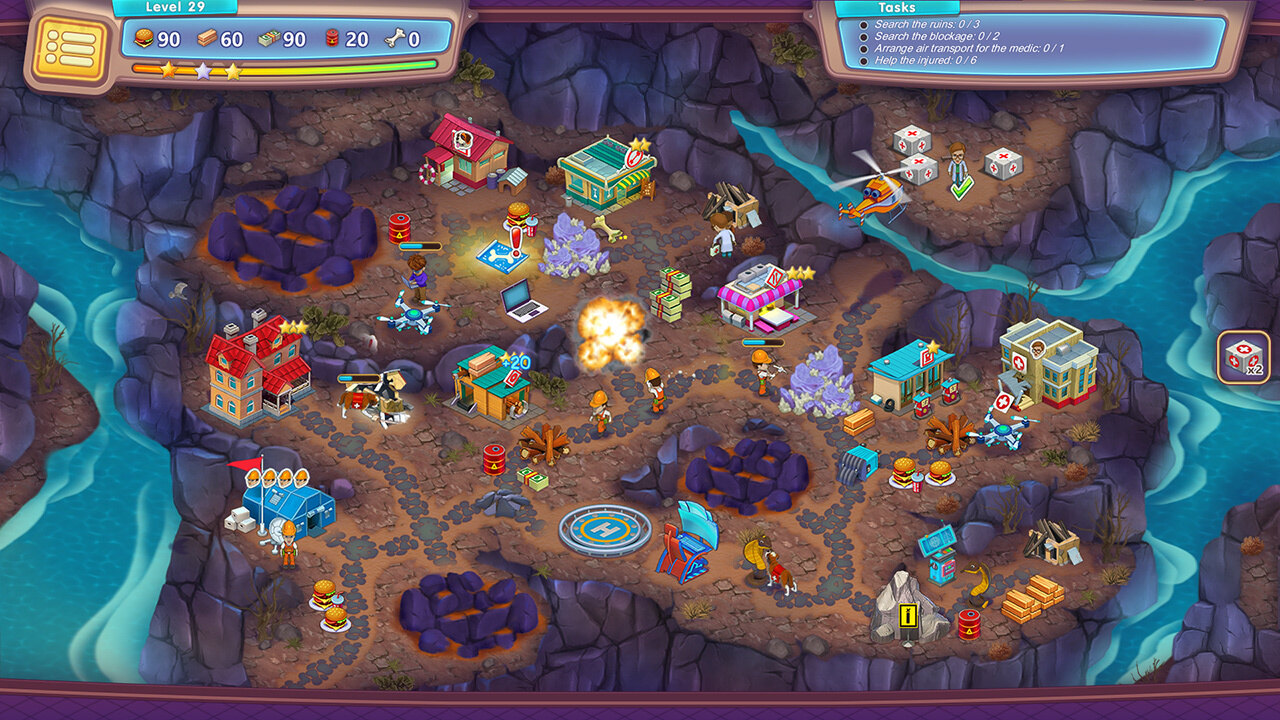Open the yellow list menu button
1280x720 pixels.
[x=69, y=47]
